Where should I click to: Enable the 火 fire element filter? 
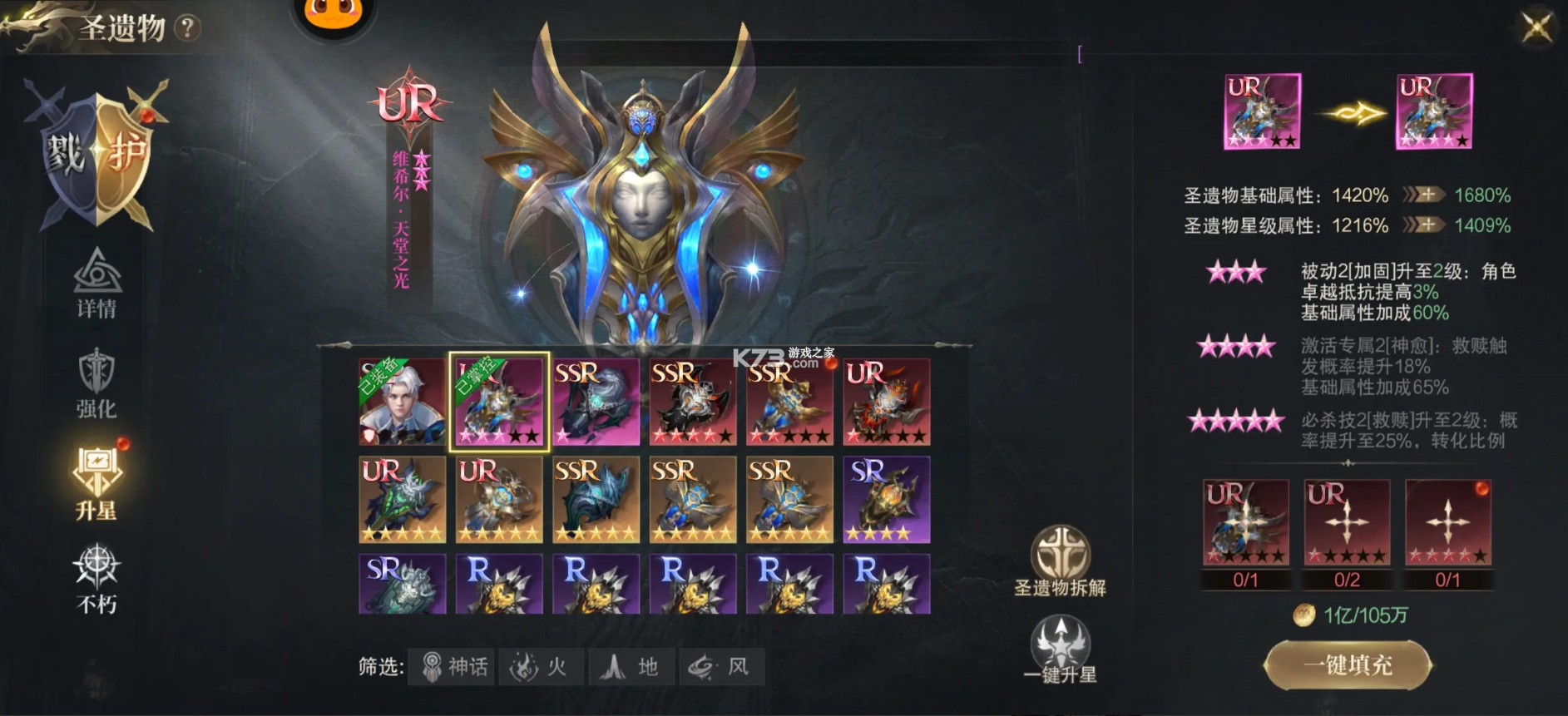(x=542, y=665)
